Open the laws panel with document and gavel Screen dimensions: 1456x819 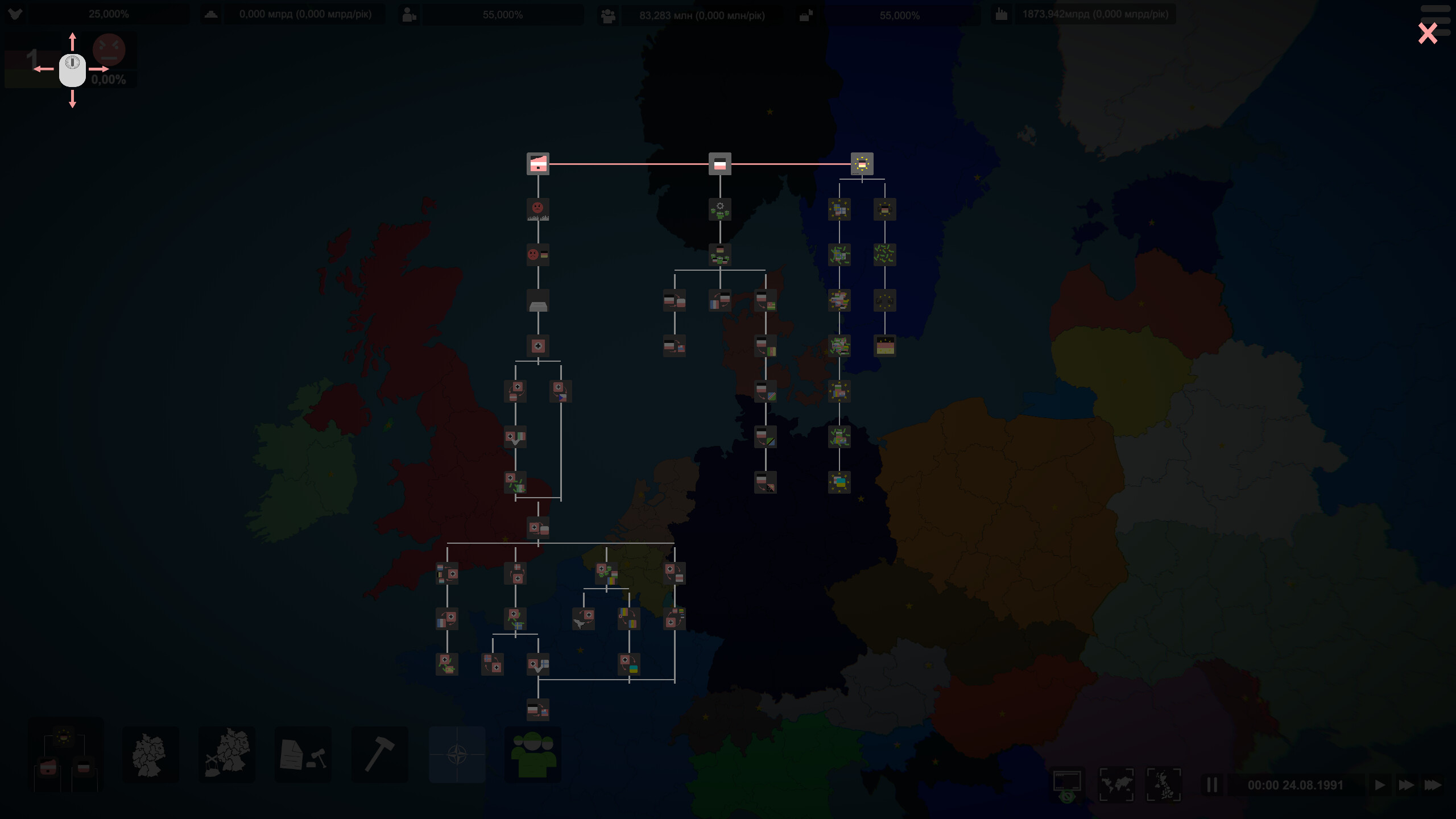303,755
